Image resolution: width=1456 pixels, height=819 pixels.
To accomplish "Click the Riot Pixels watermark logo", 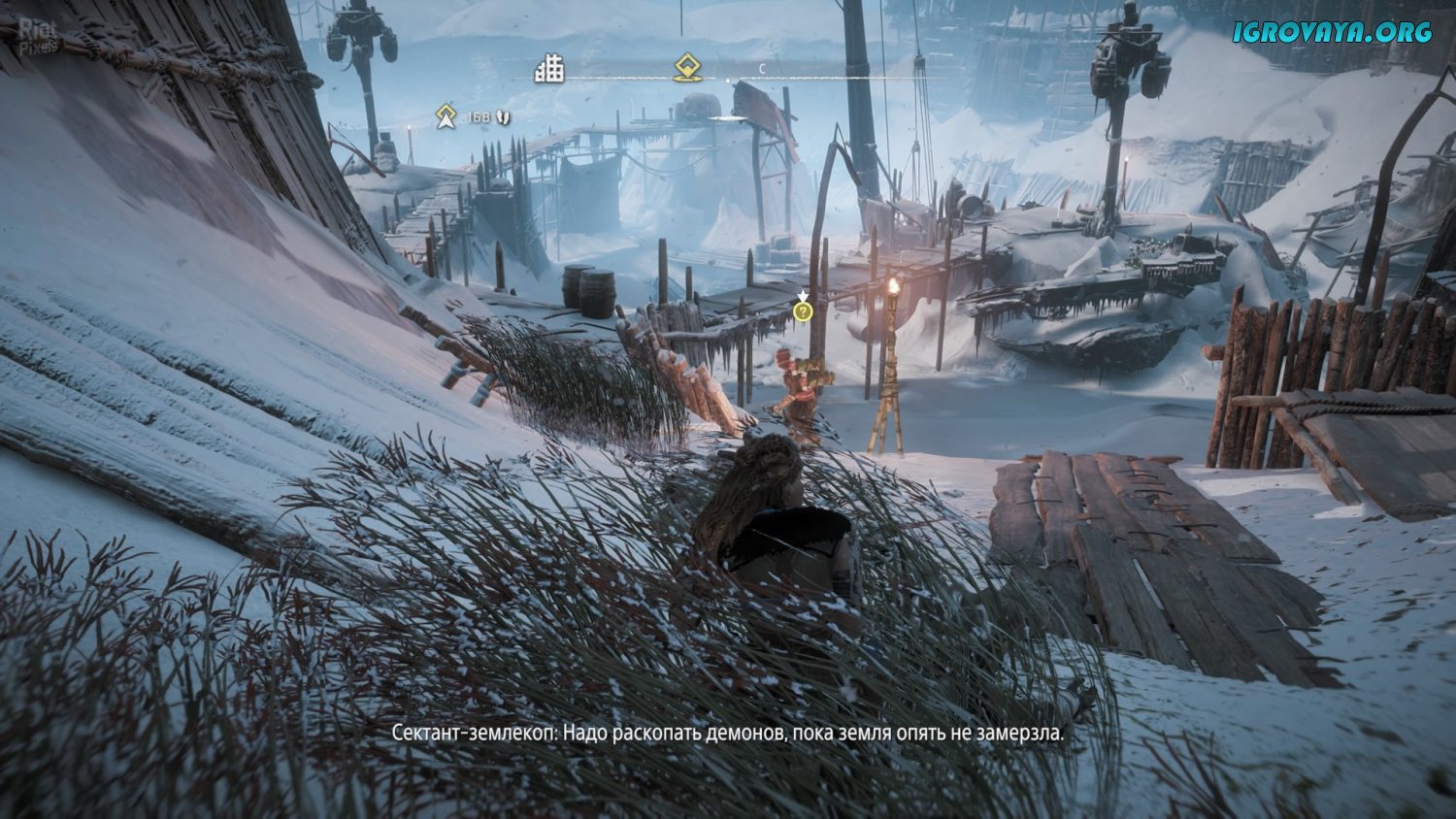I will coord(39,36).
